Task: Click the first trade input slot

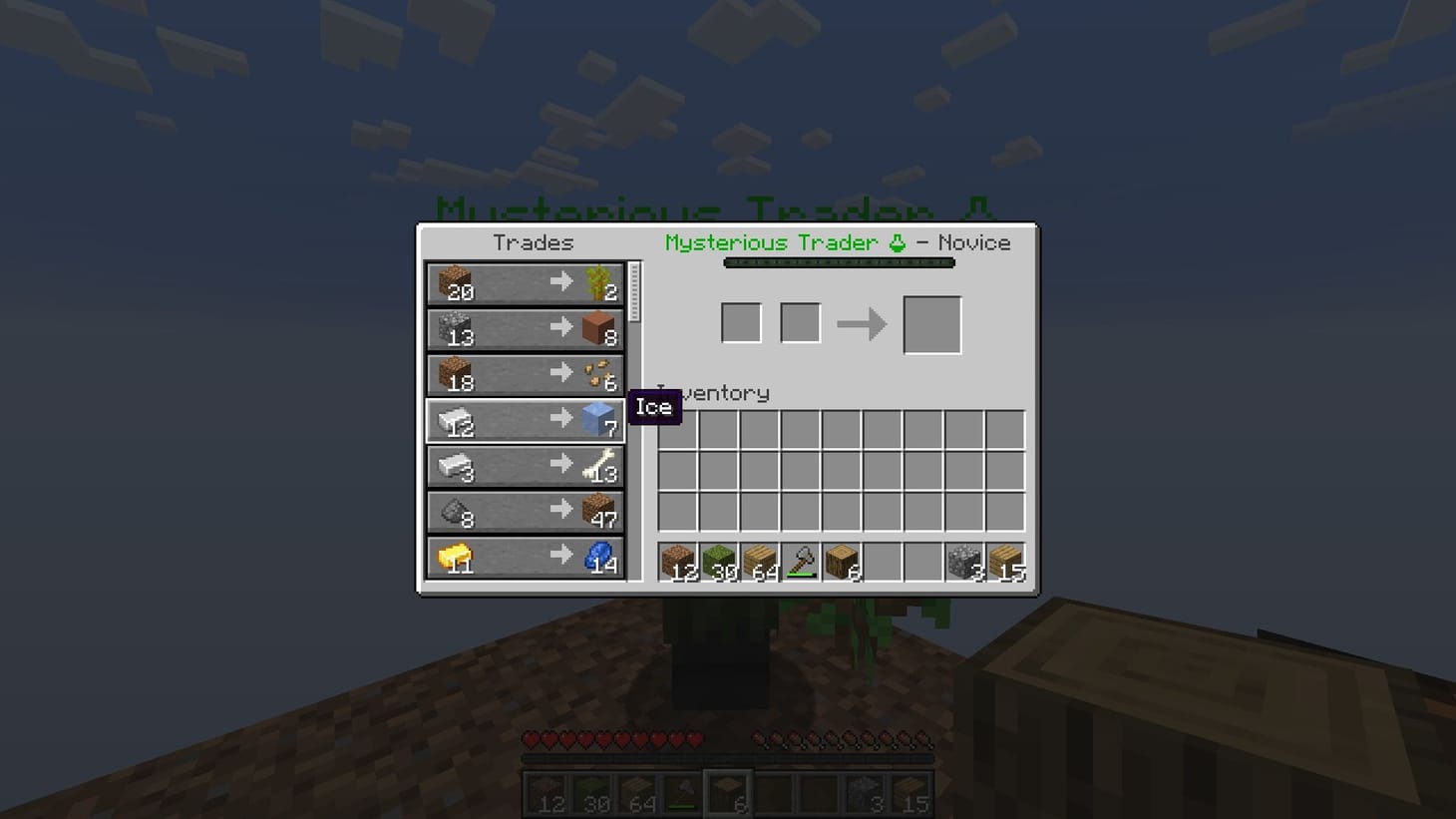Action: 741,321
